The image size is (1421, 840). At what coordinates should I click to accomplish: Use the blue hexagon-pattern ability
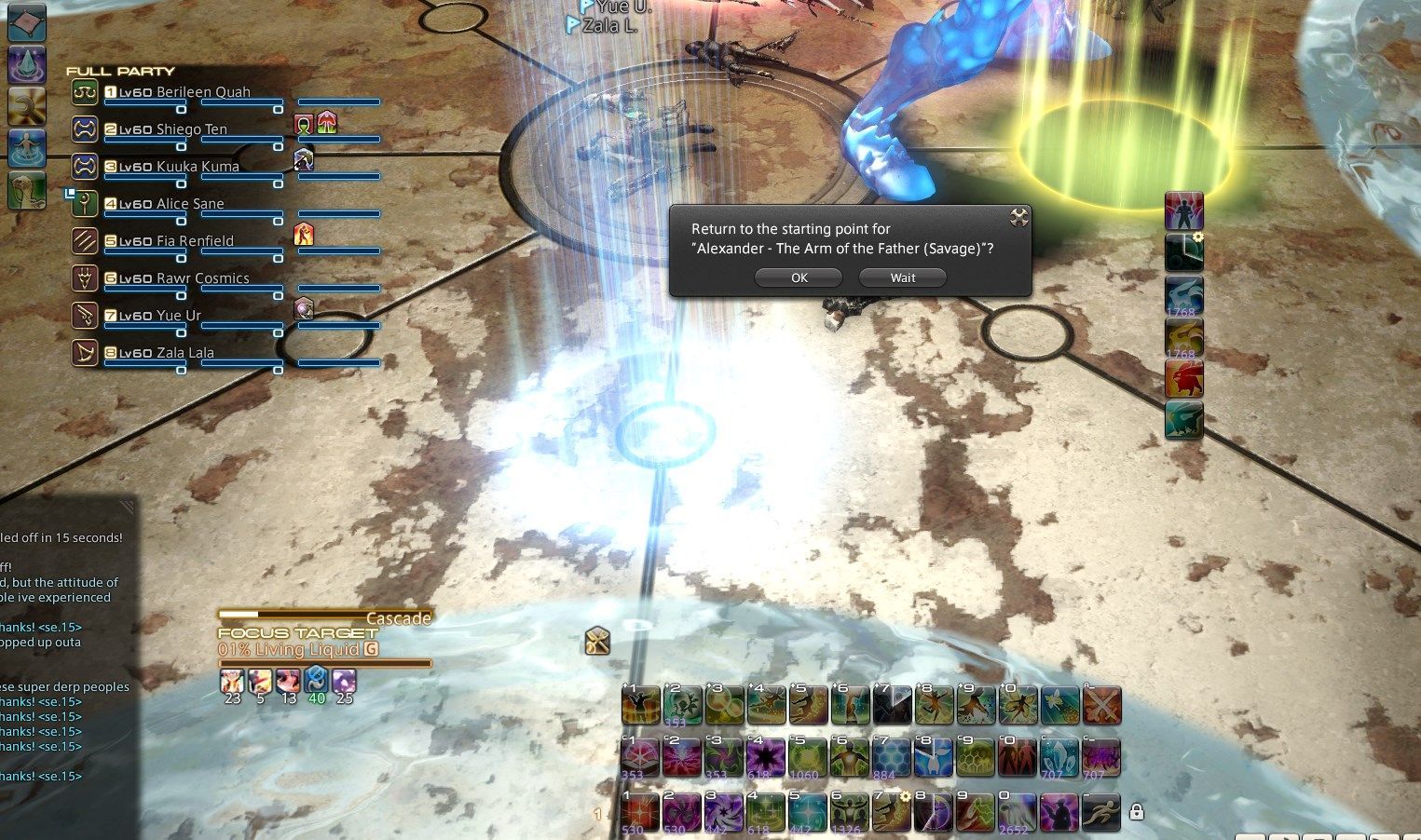pyautogui.click(x=890, y=758)
